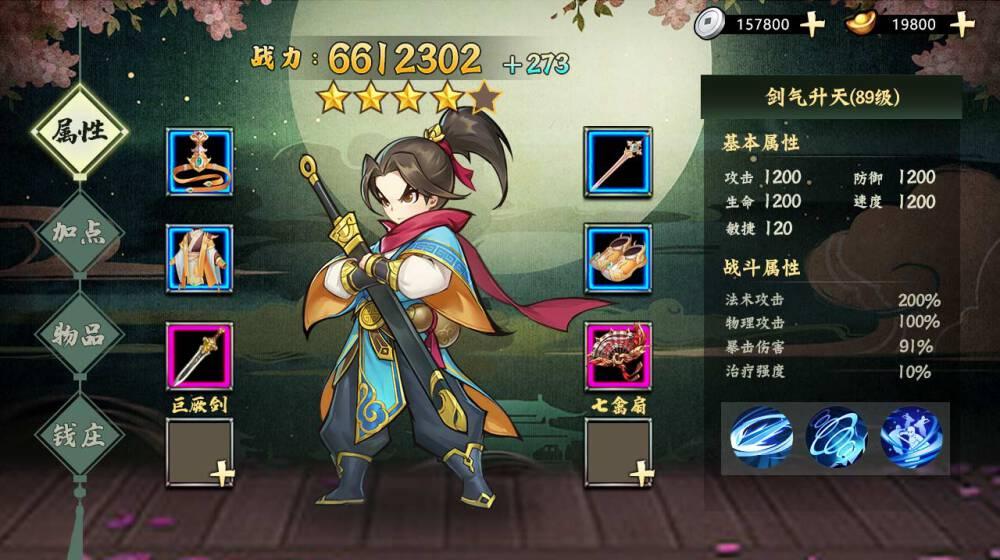Switch to the 属性 attributes tab

pos(79,131)
